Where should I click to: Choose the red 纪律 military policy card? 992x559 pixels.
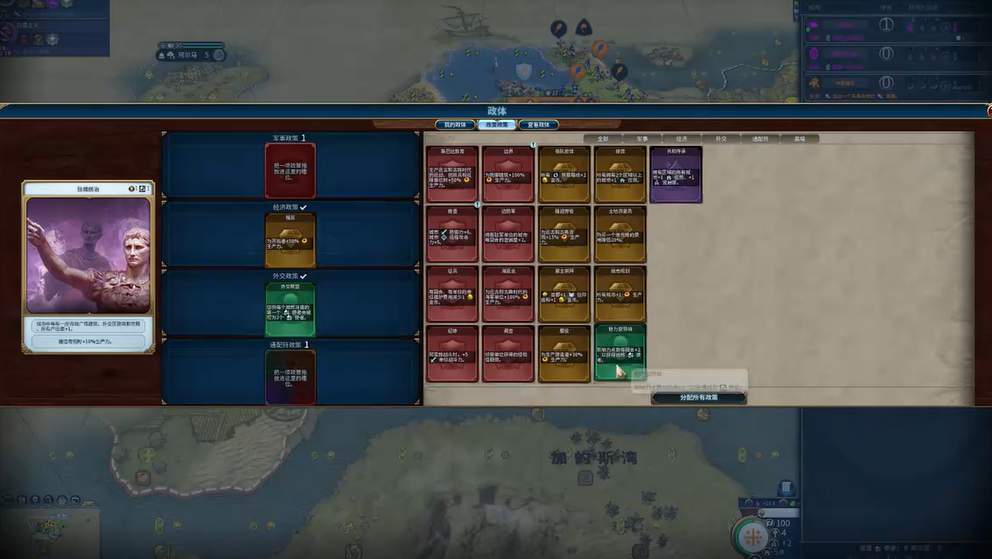click(452, 352)
